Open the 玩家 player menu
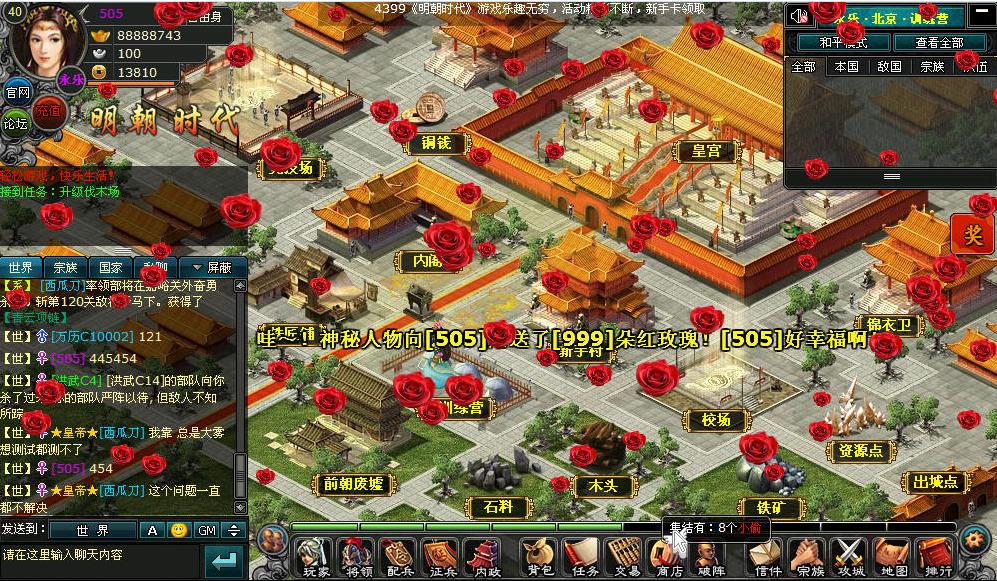This screenshot has width=997, height=581. coord(316,557)
